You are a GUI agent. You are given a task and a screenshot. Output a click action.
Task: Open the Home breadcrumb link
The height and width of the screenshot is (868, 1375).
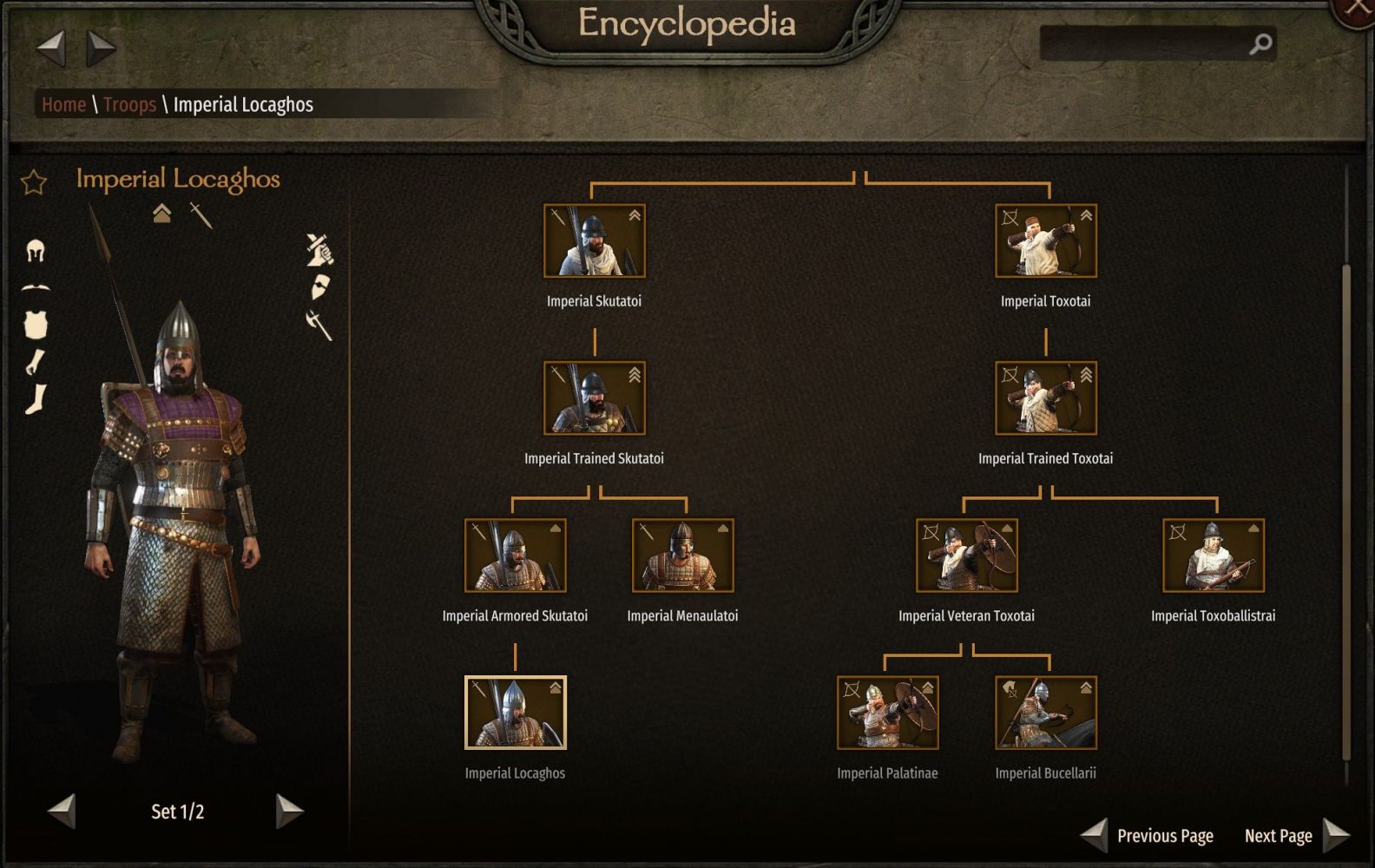click(63, 105)
